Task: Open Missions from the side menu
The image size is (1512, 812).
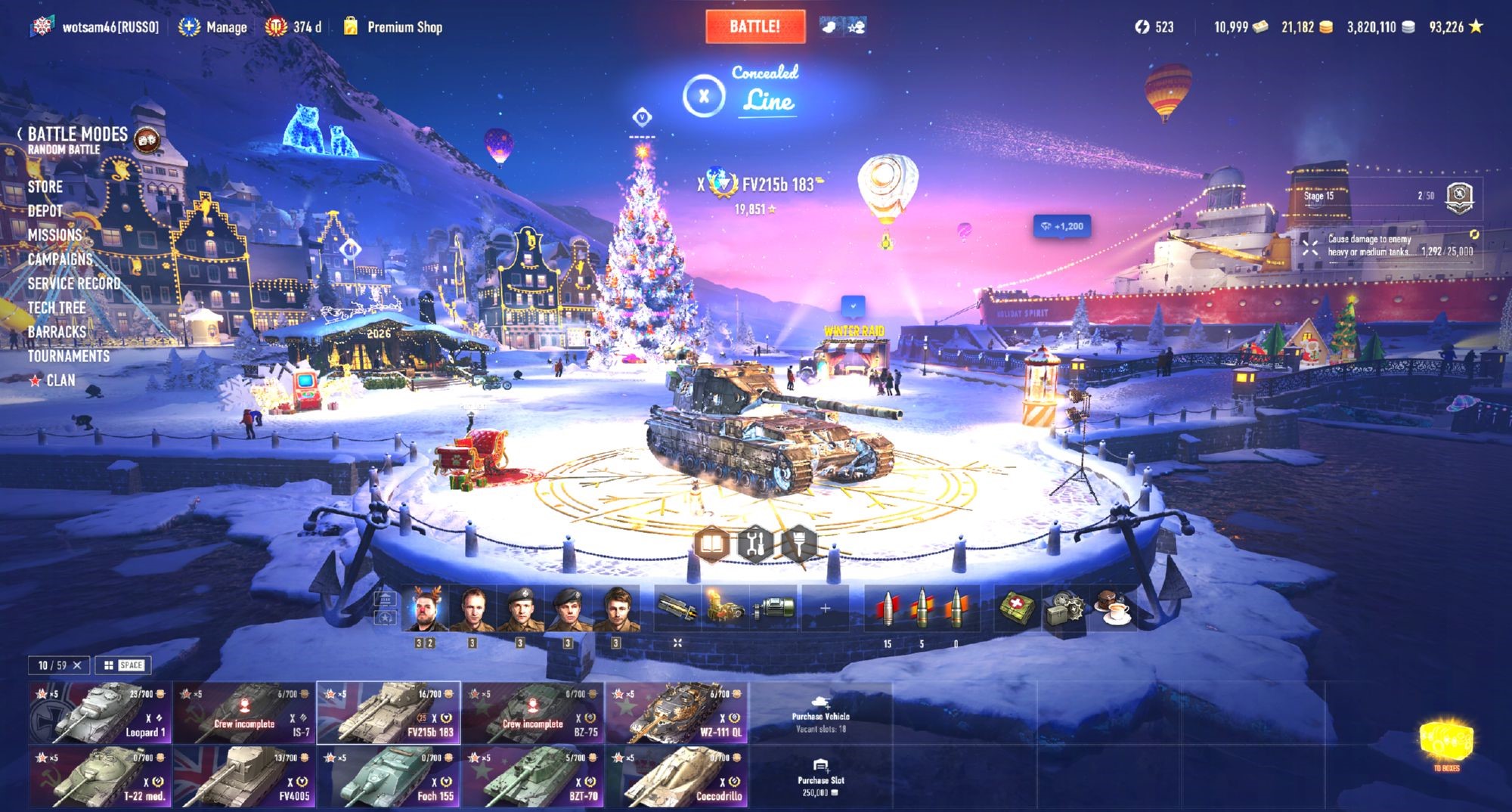Action: click(54, 235)
